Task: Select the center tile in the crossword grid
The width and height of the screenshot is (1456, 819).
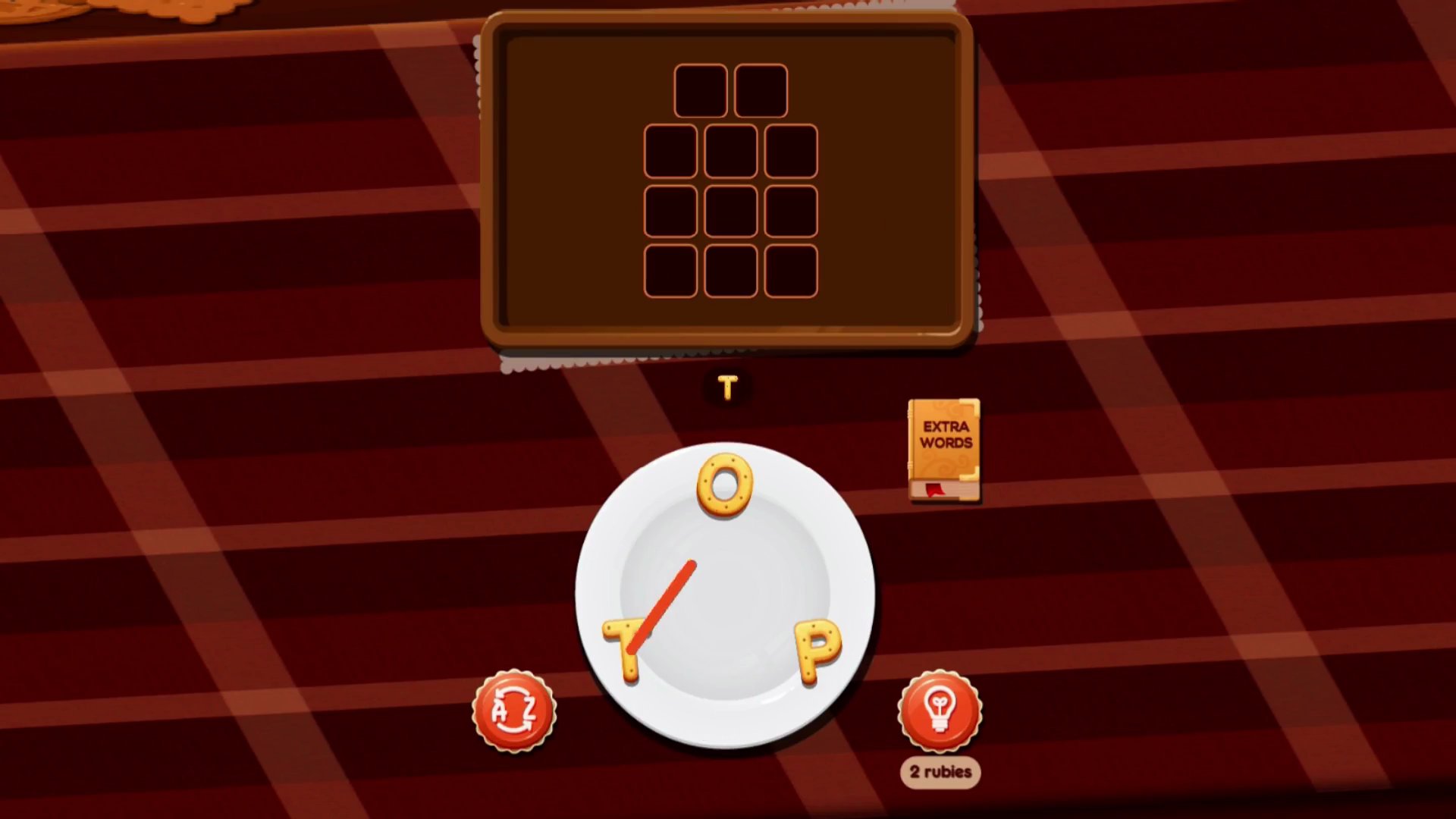Action: tap(730, 211)
